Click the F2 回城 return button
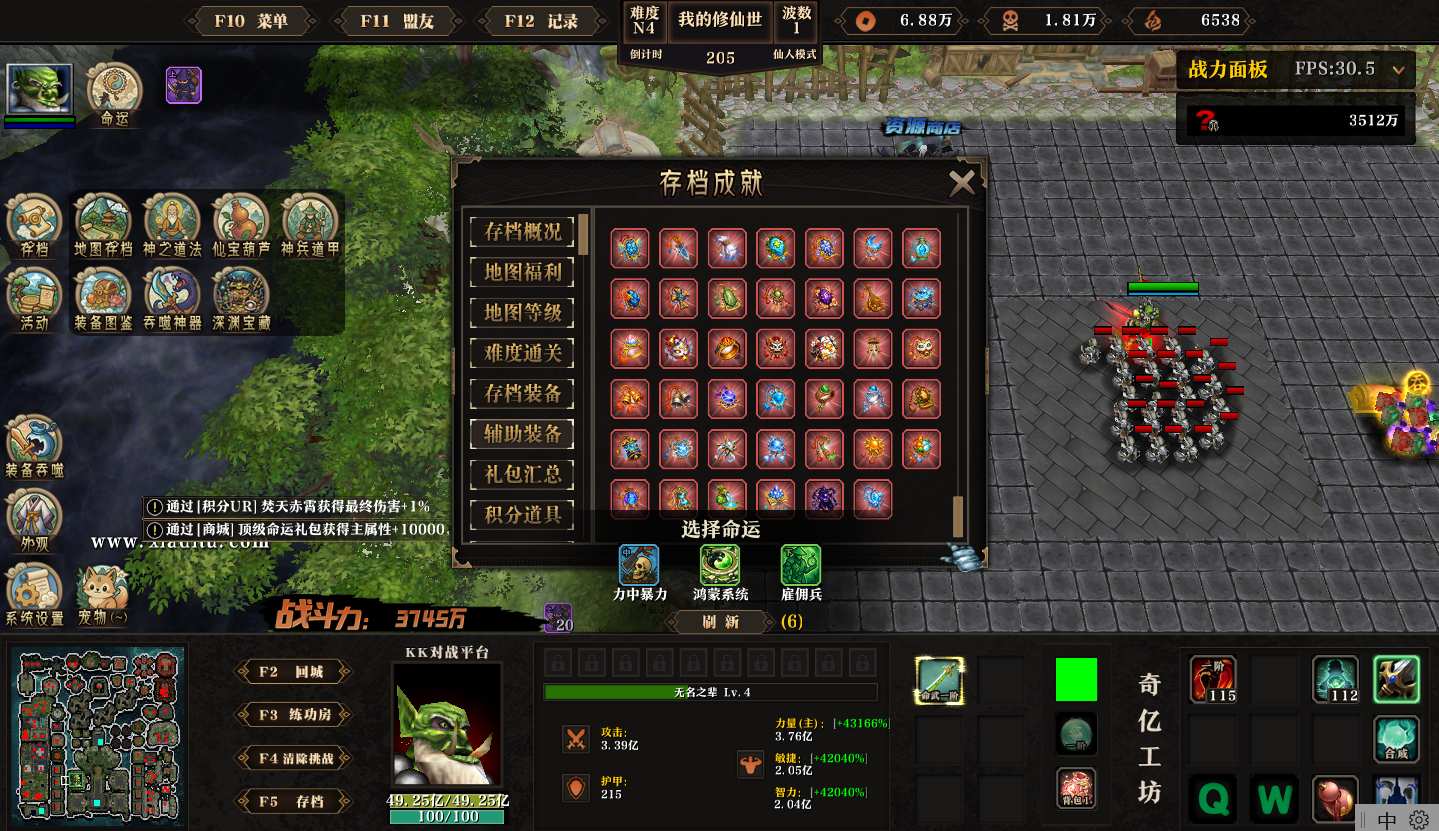The image size is (1439, 831). (293, 672)
